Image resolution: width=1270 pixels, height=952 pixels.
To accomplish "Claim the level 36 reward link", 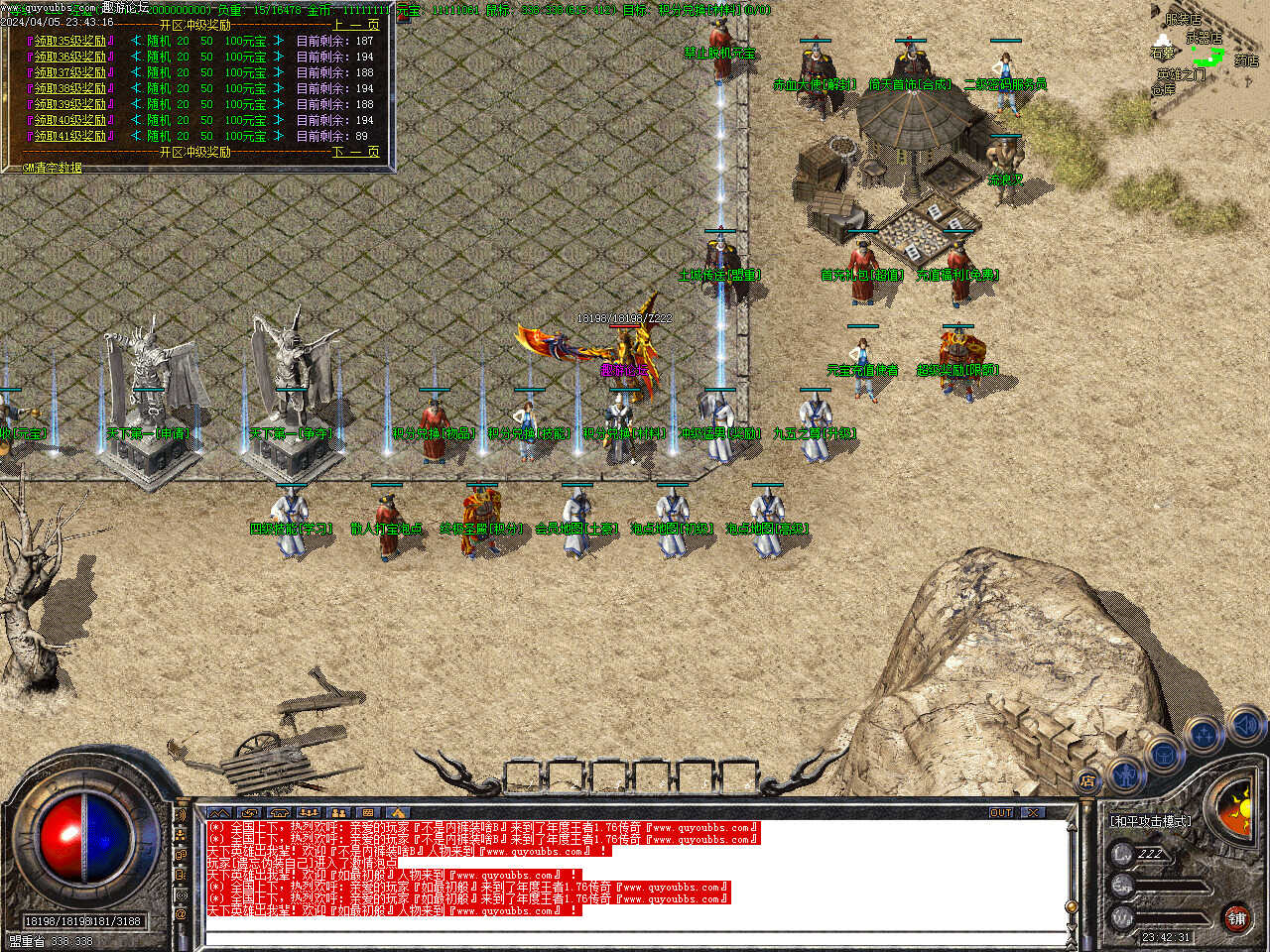I will pos(70,58).
